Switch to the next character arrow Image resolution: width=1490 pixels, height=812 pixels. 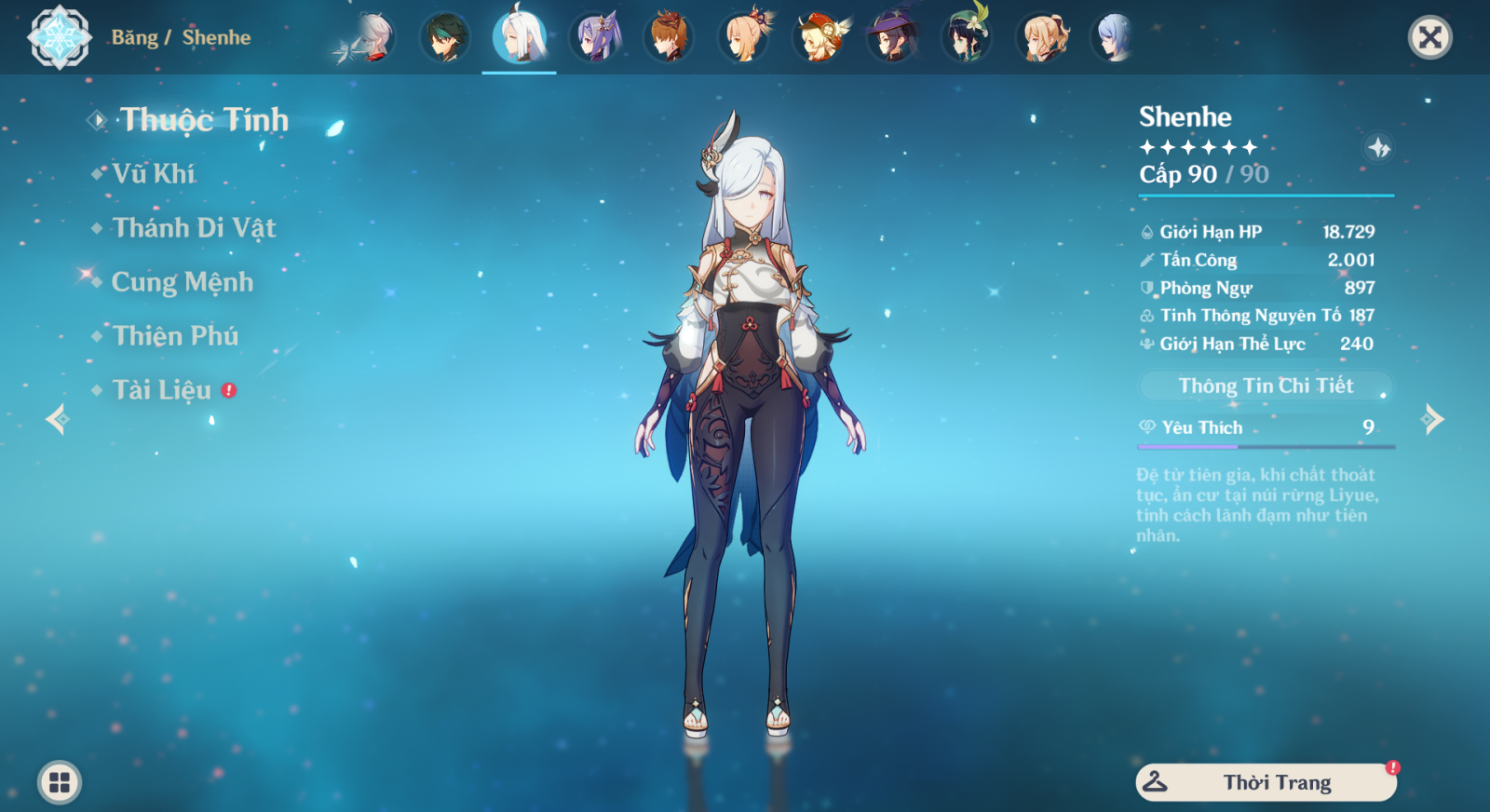1432,419
